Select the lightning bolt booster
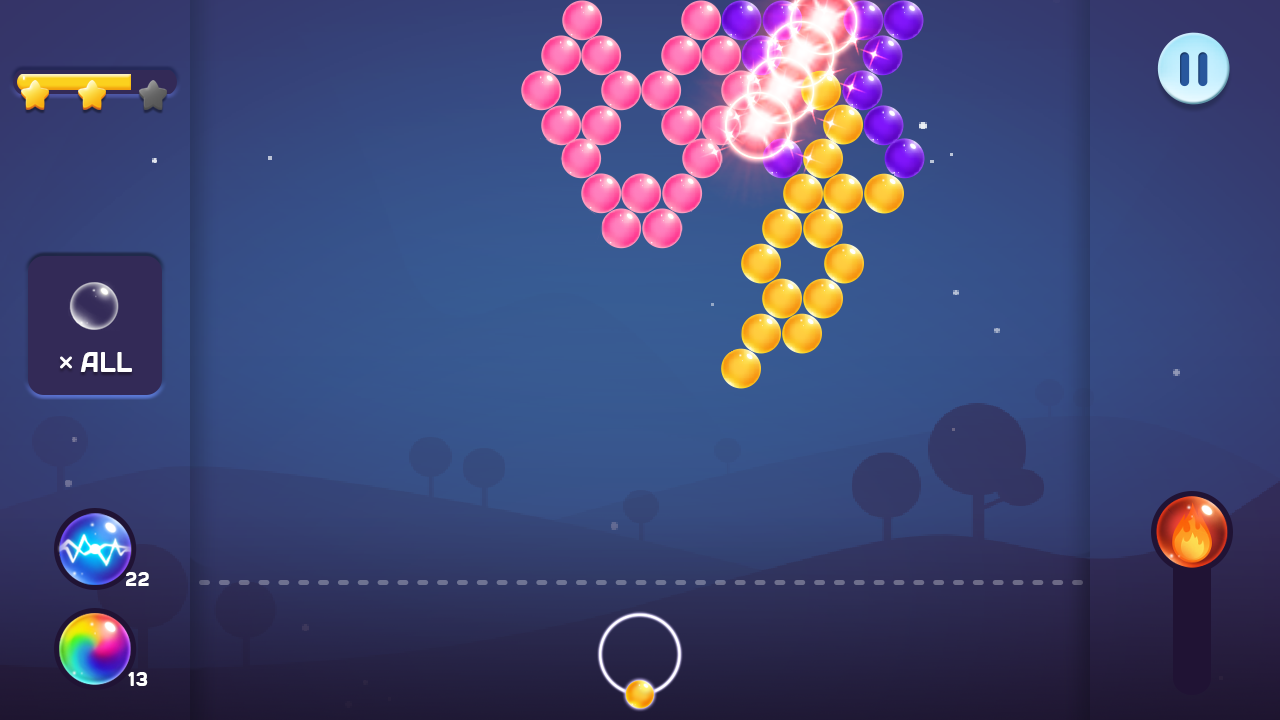Screen dimensions: 1280x720 pos(95,549)
